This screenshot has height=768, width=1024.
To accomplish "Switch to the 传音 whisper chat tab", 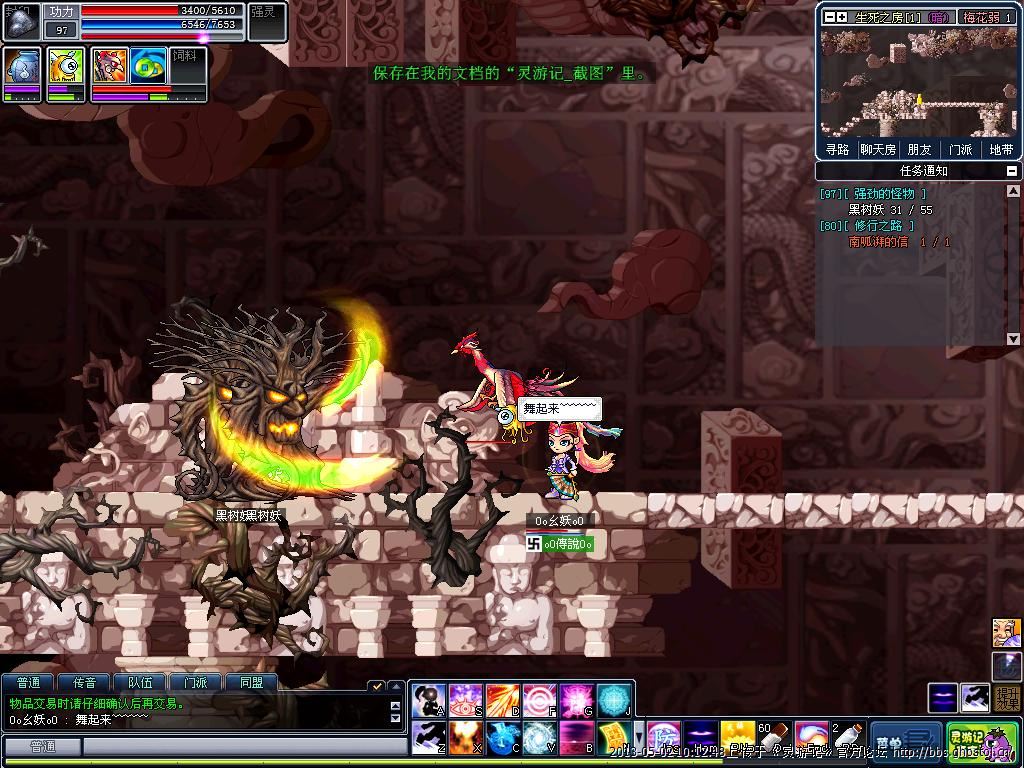I will 84,683.
